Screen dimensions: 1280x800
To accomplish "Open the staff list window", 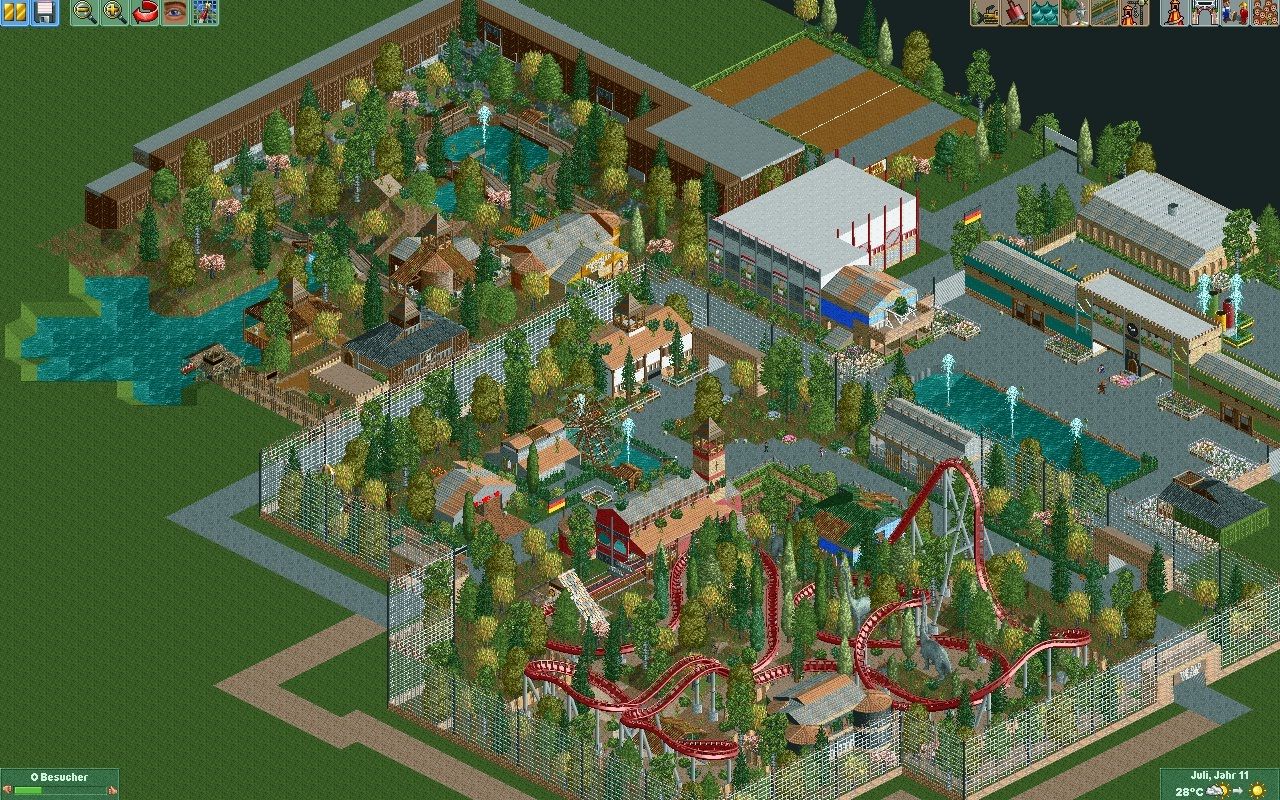I will click(x=1235, y=13).
